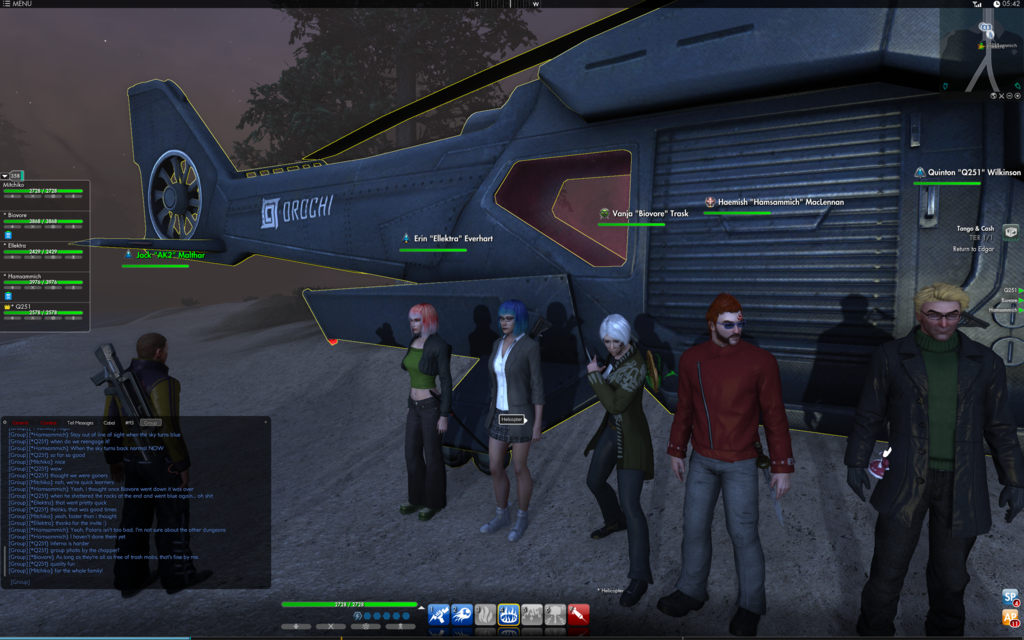The width and height of the screenshot is (1024, 640).
Task: Select the Cabal chat tab
Action: click(x=109, y=423)
